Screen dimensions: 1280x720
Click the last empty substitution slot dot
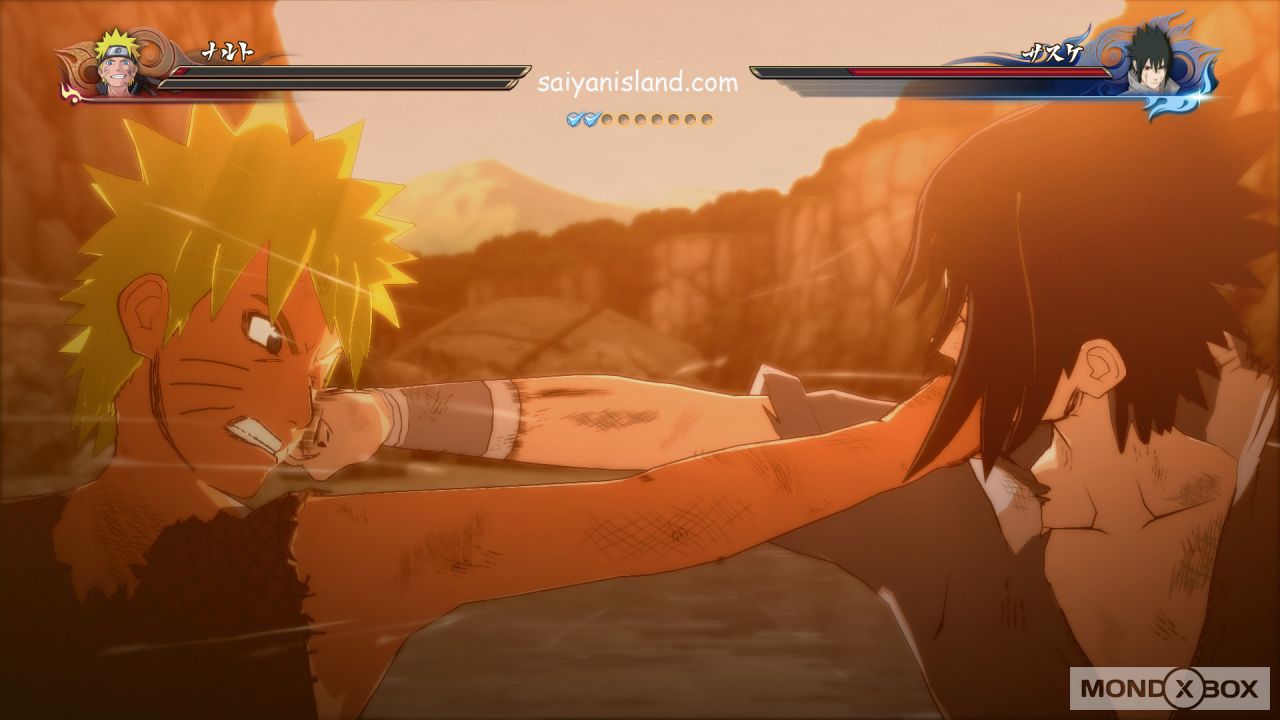point(705,119)
